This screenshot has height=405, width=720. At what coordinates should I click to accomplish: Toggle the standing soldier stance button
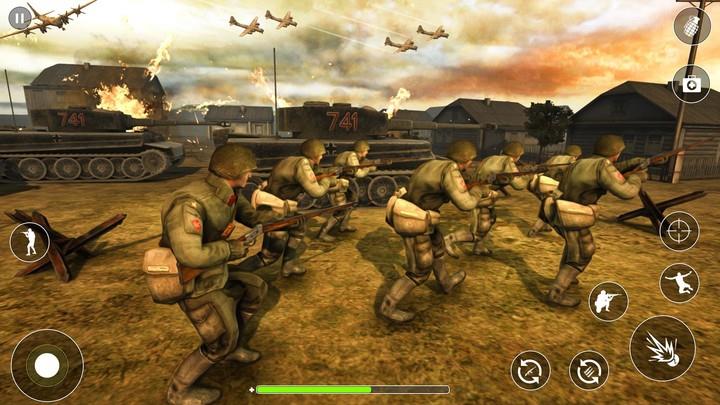(29, 242)
